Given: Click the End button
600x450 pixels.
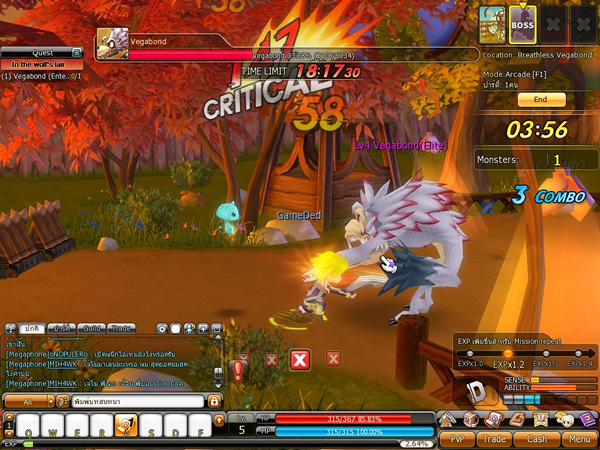Looking at the screenshot, I should coord(541,100).
